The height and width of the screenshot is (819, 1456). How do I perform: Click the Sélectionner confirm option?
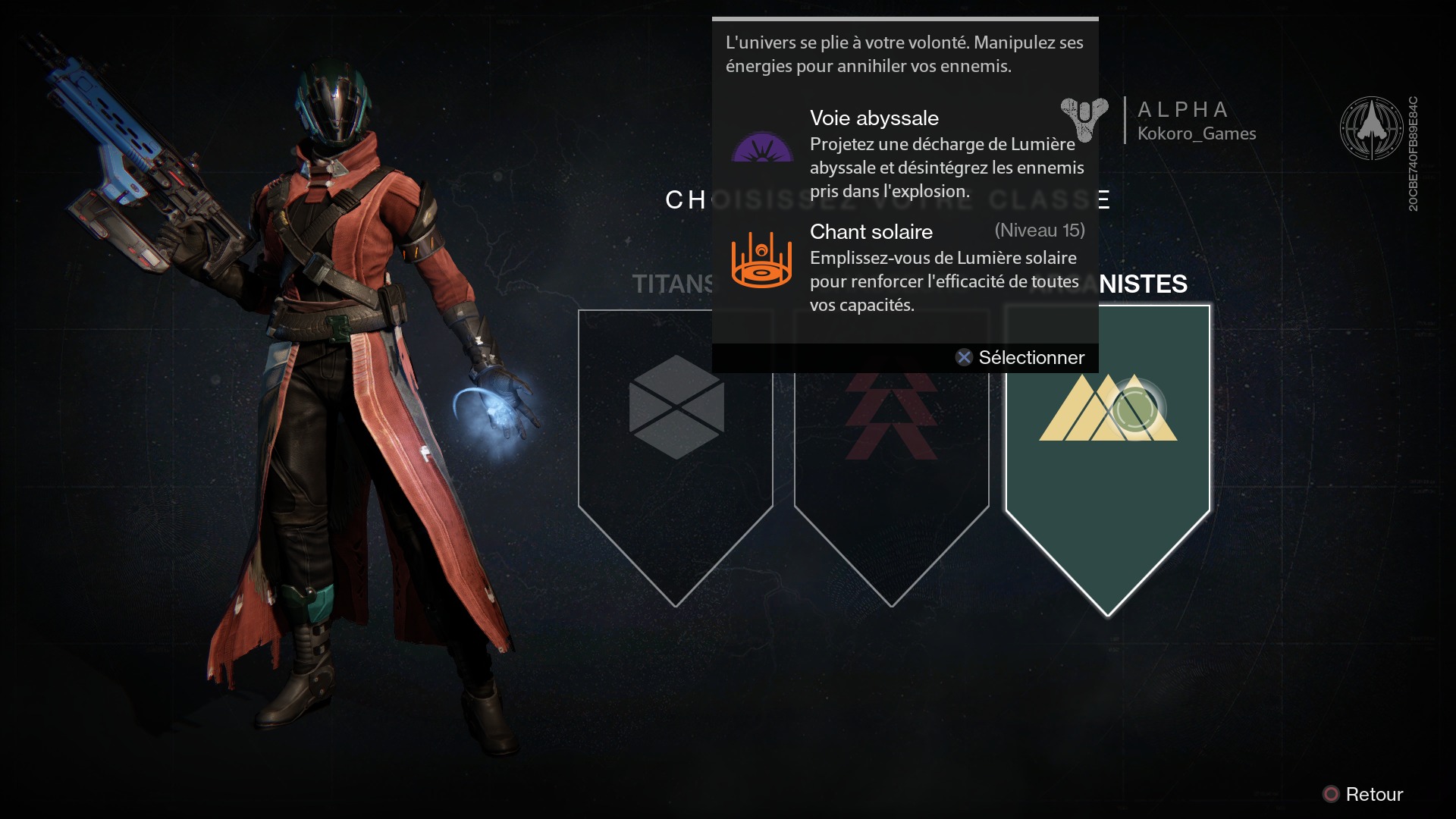tap(1021, 357)
